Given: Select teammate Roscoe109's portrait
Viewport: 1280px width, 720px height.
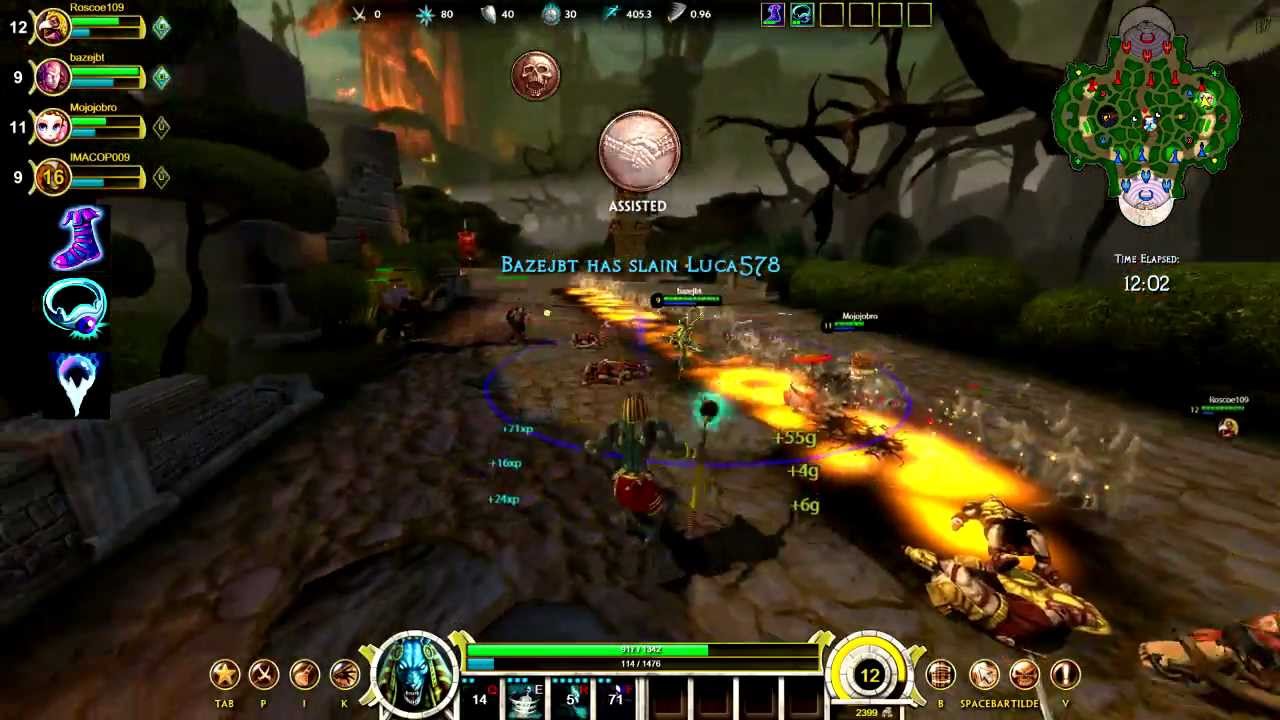Looking at the screenshot, I should [x=52, y=27].
